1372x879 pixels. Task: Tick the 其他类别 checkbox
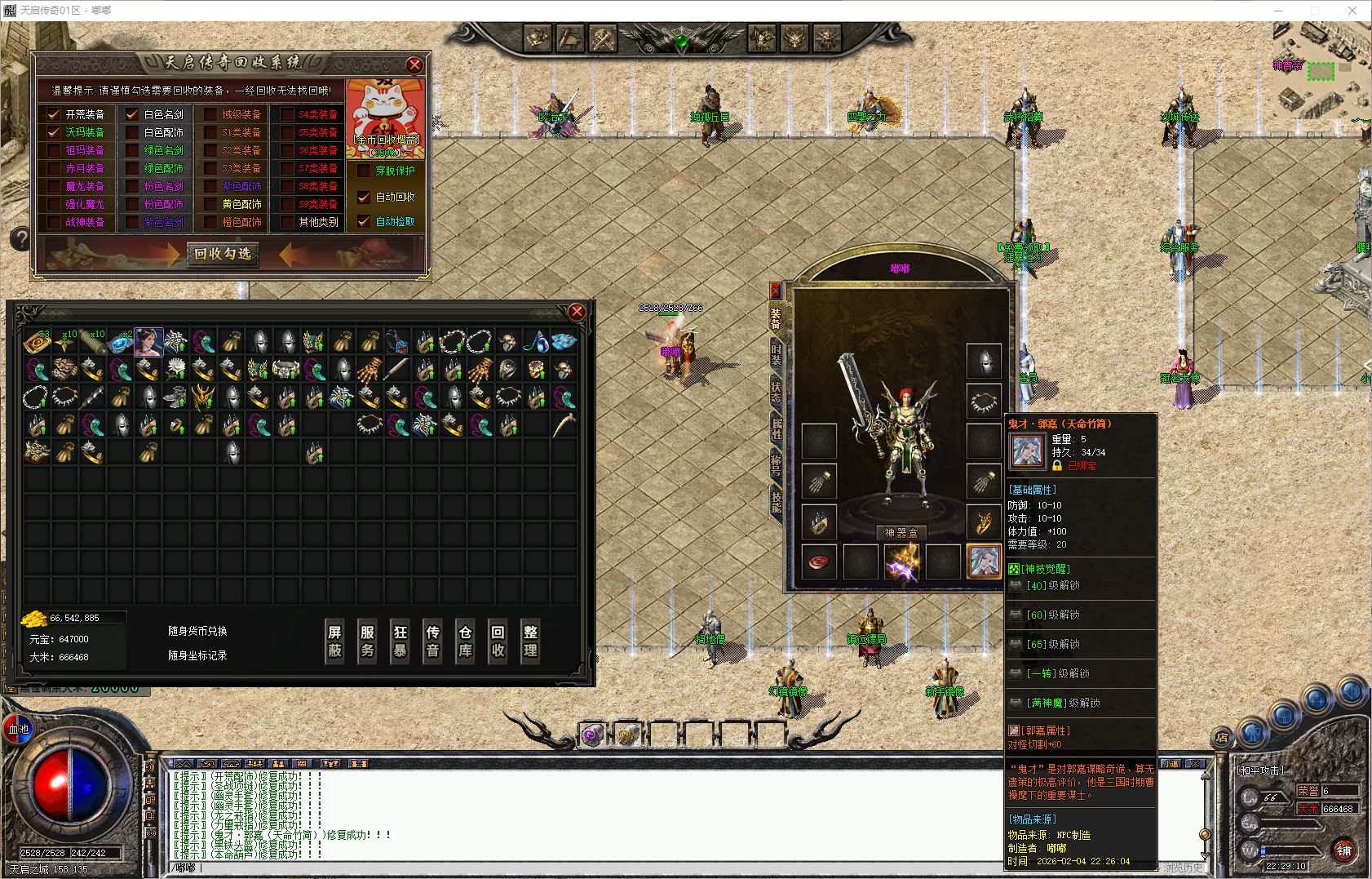coord(287,222)
